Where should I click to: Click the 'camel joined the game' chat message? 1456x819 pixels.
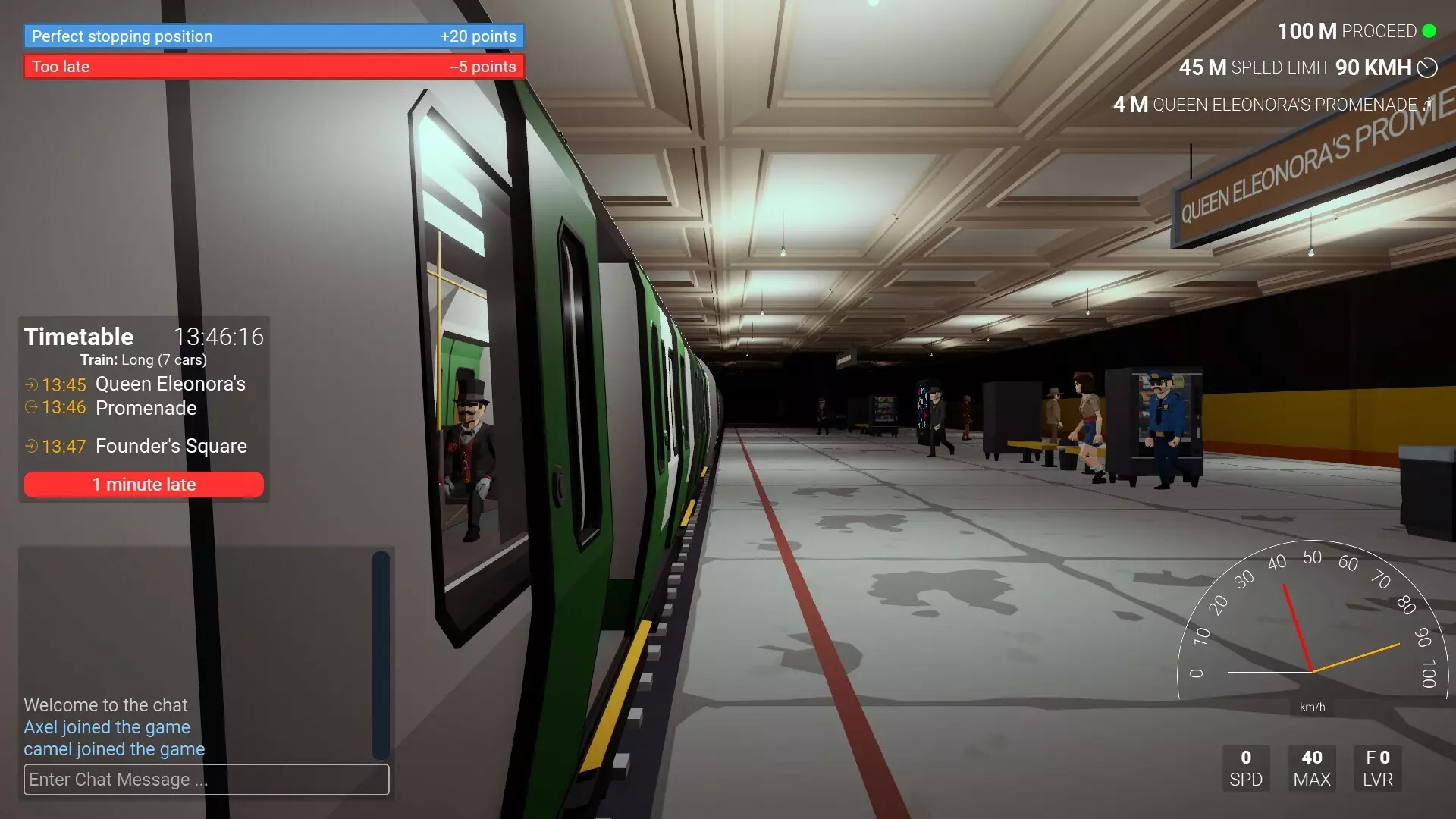tap(115, 749)
